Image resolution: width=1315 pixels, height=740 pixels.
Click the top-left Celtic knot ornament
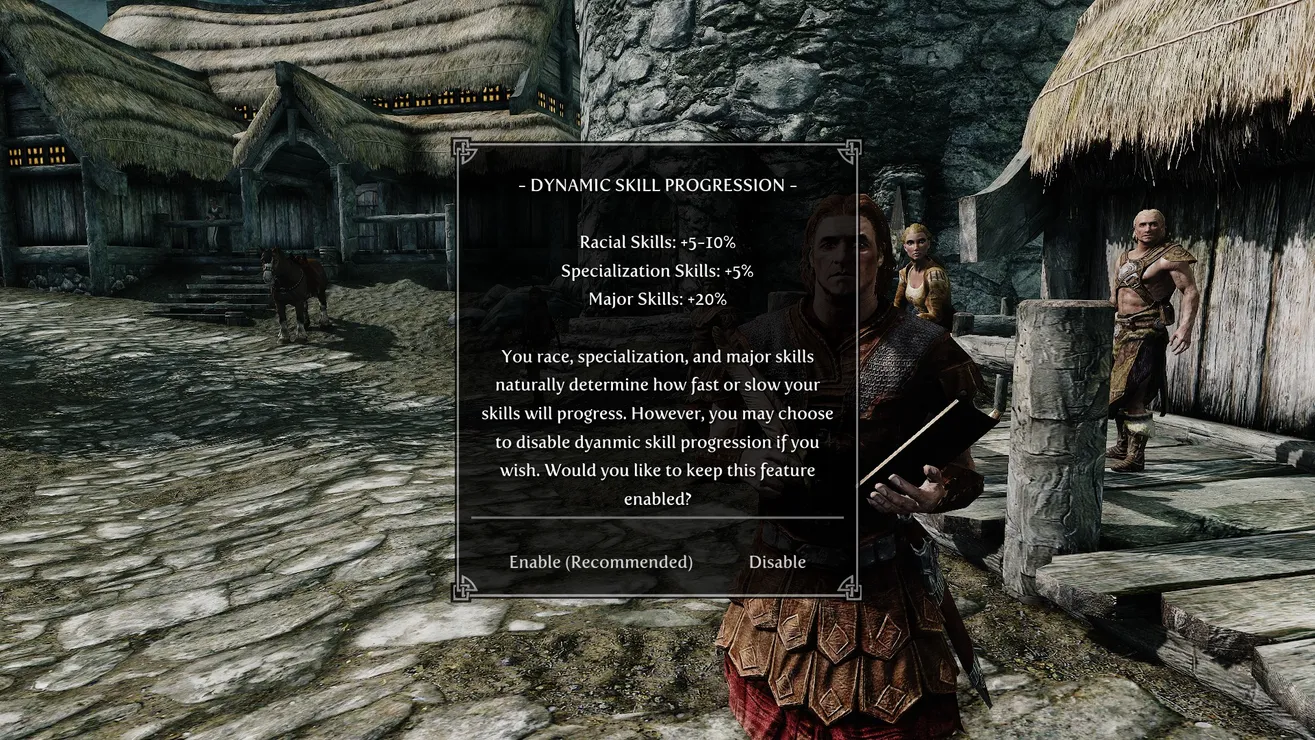[464, 148]
